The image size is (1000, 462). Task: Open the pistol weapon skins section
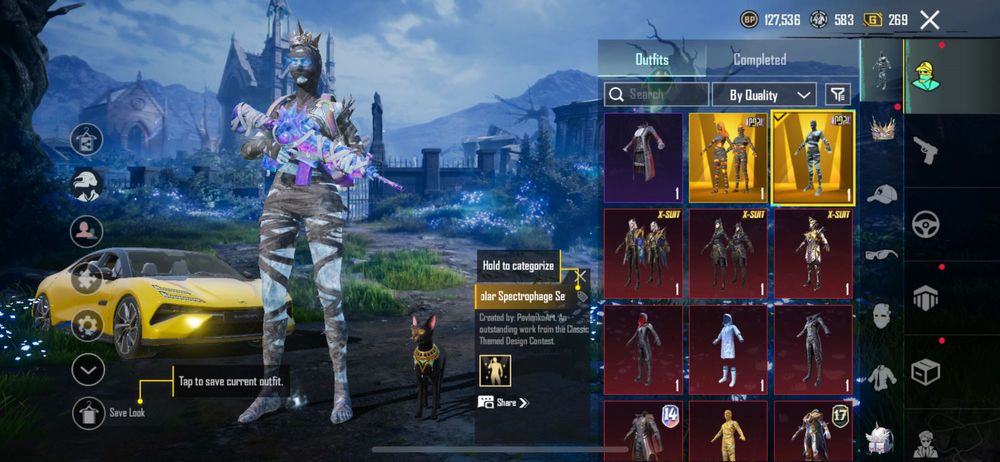[x=926, y=150]
